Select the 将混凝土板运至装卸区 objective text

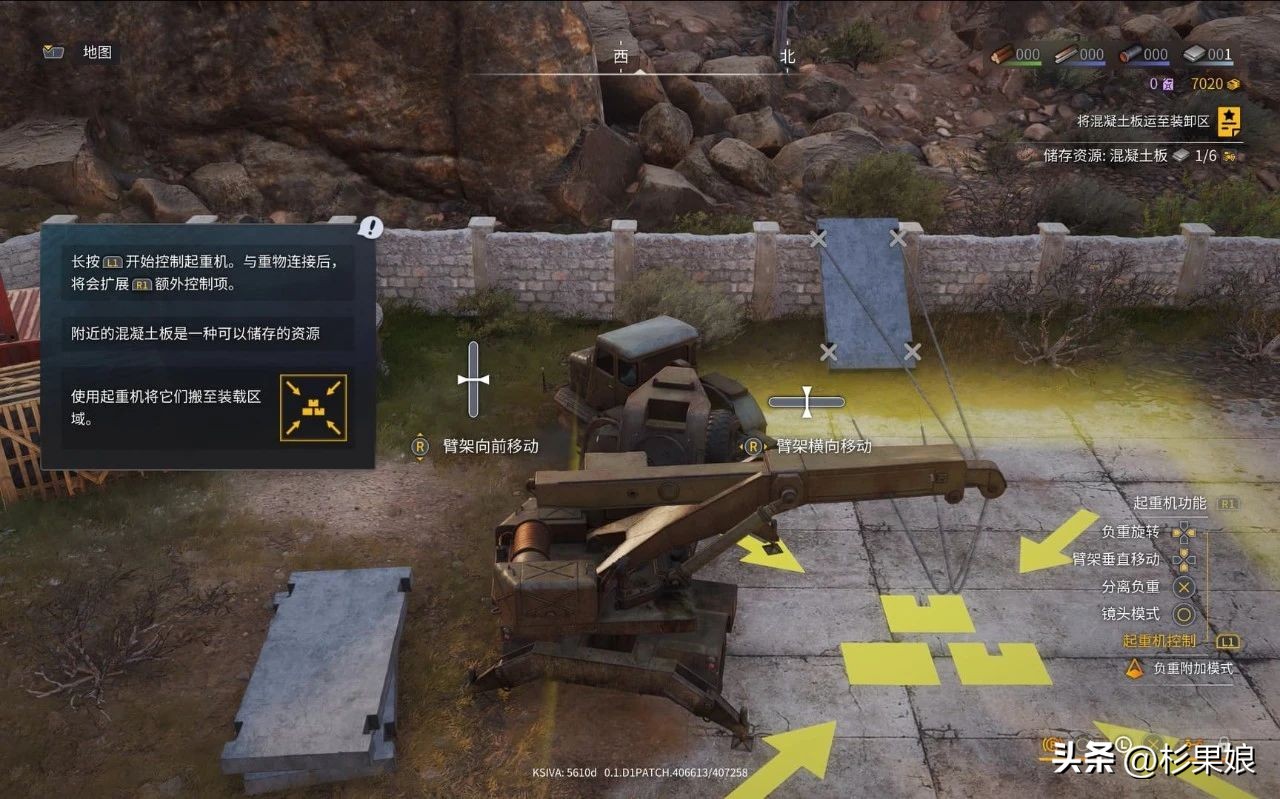1143,121
